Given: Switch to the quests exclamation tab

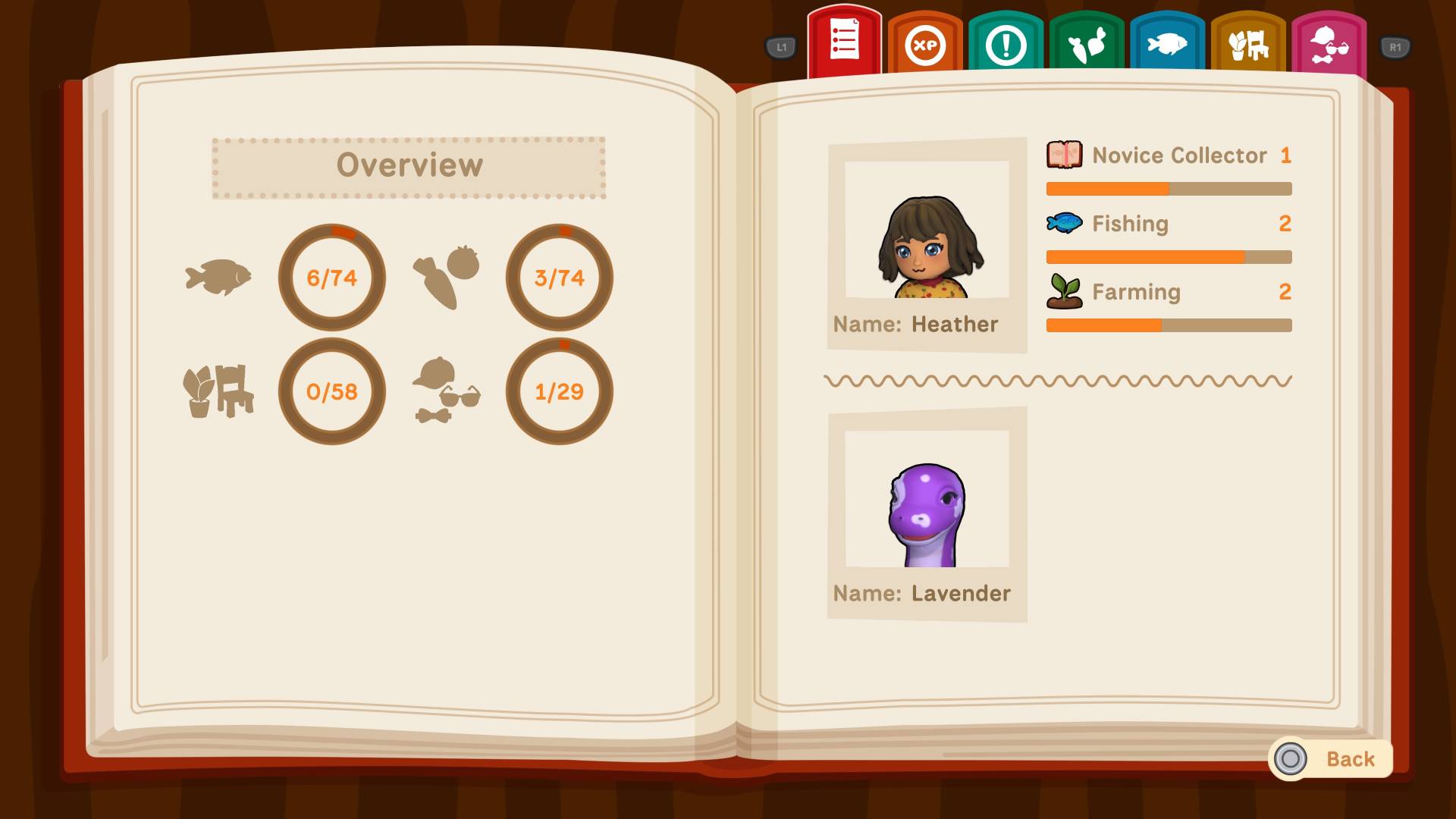Looking at the screenshot, I should 1005,42.
